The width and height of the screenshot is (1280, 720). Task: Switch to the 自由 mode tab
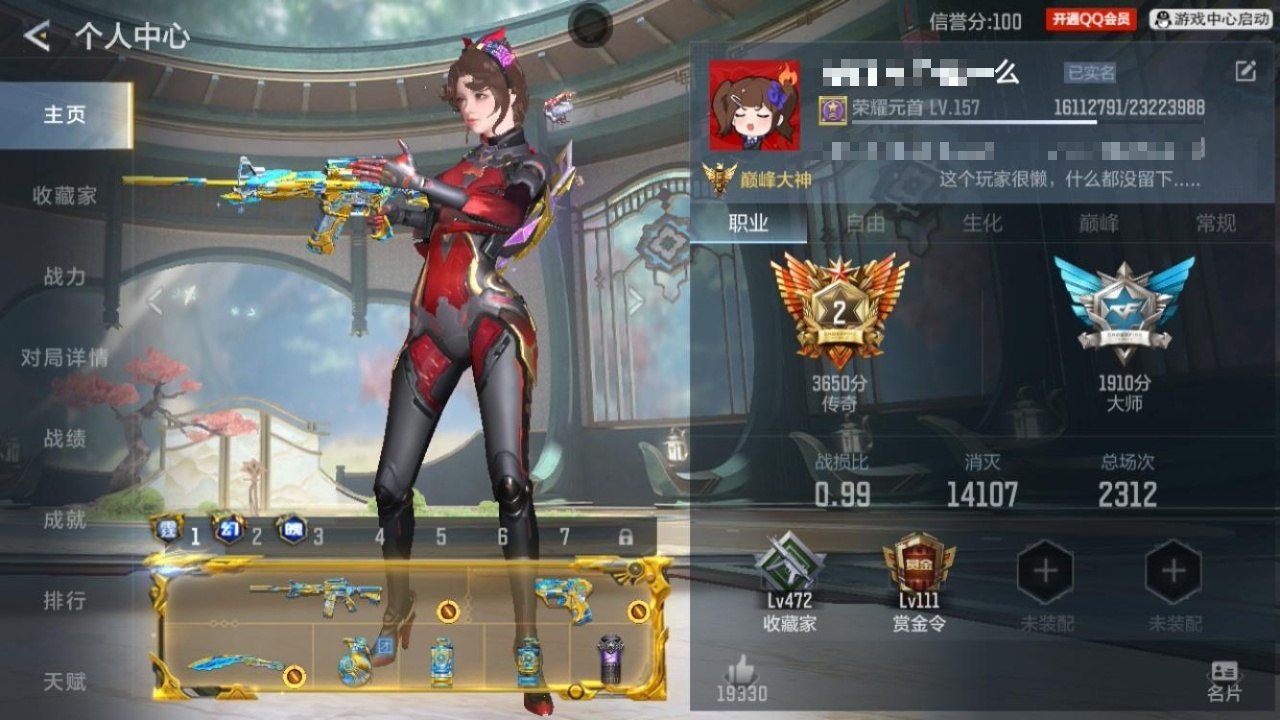pos(865,223)
